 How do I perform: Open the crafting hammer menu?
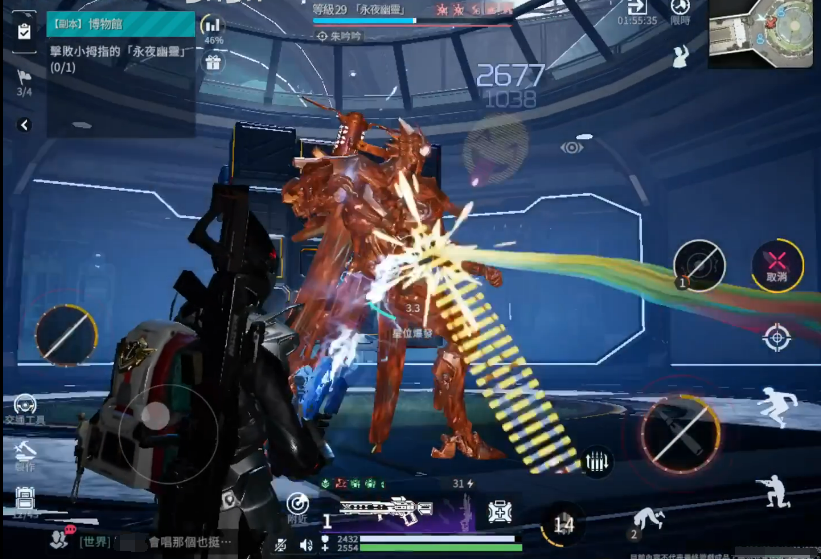pyautogui.click(x=24, y=454)
